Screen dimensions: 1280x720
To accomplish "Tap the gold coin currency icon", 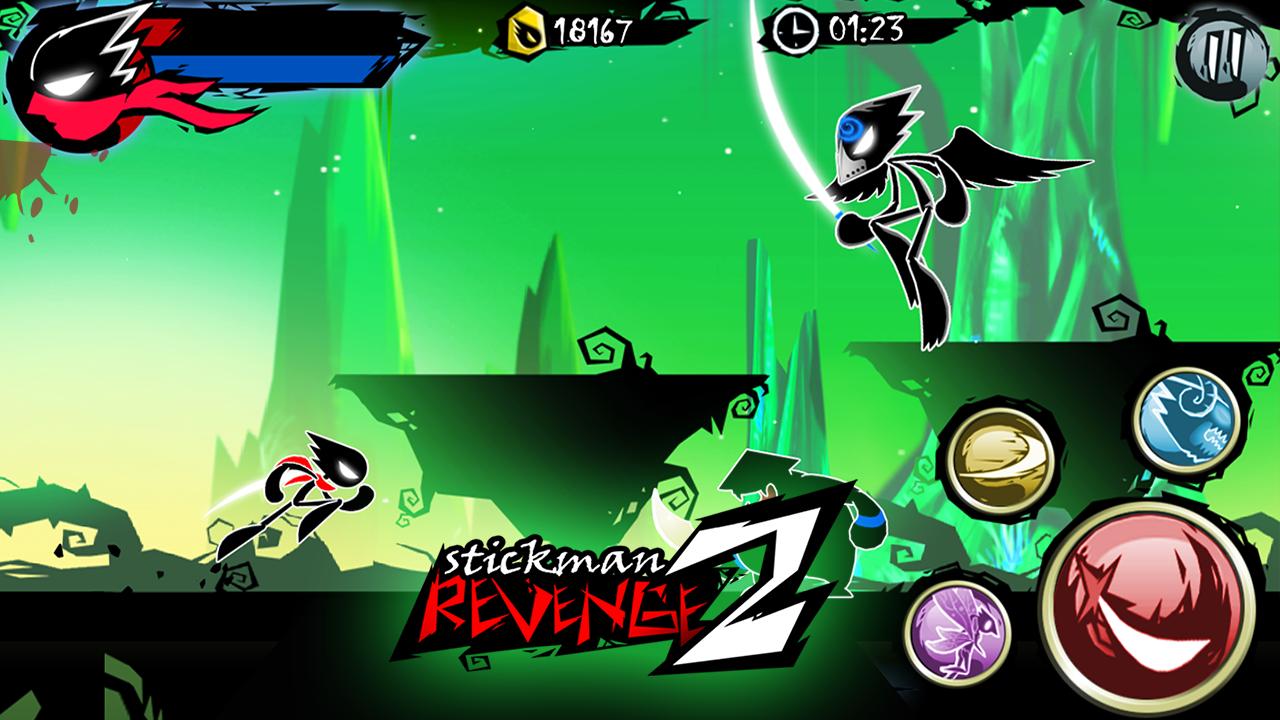I will point(529,28).
